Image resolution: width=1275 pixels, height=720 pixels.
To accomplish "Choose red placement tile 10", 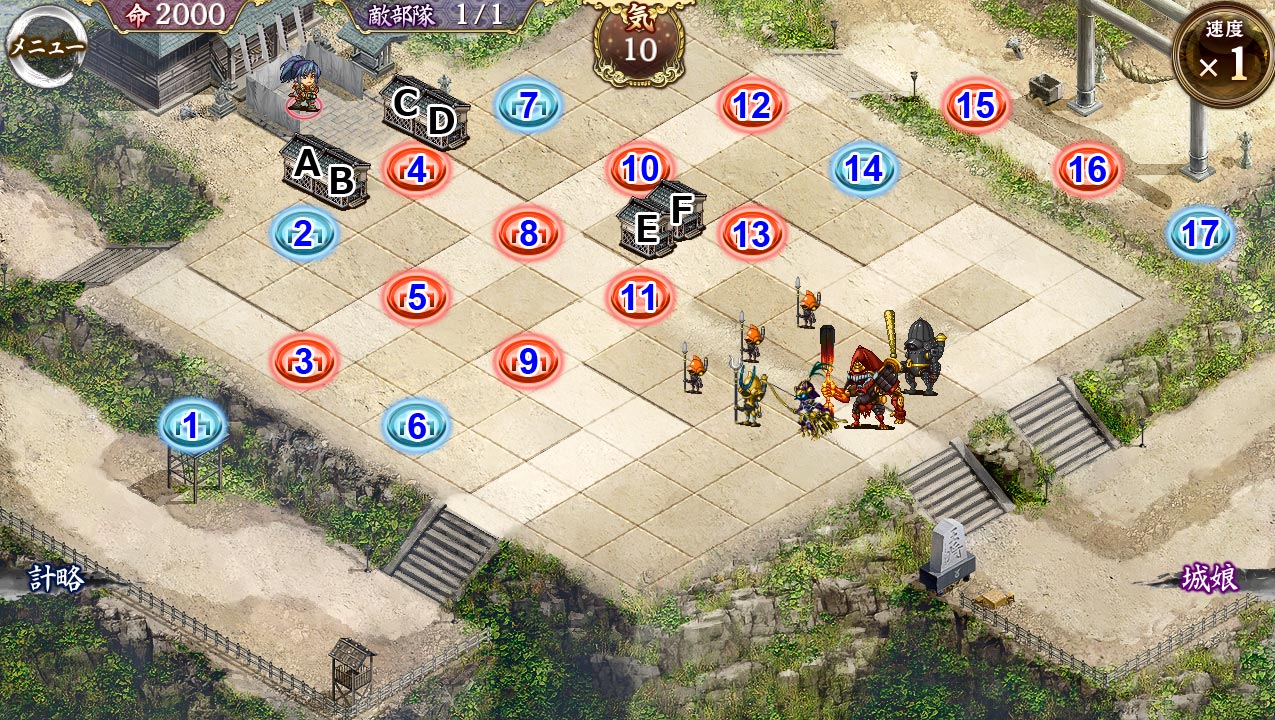I will (640, 169).
